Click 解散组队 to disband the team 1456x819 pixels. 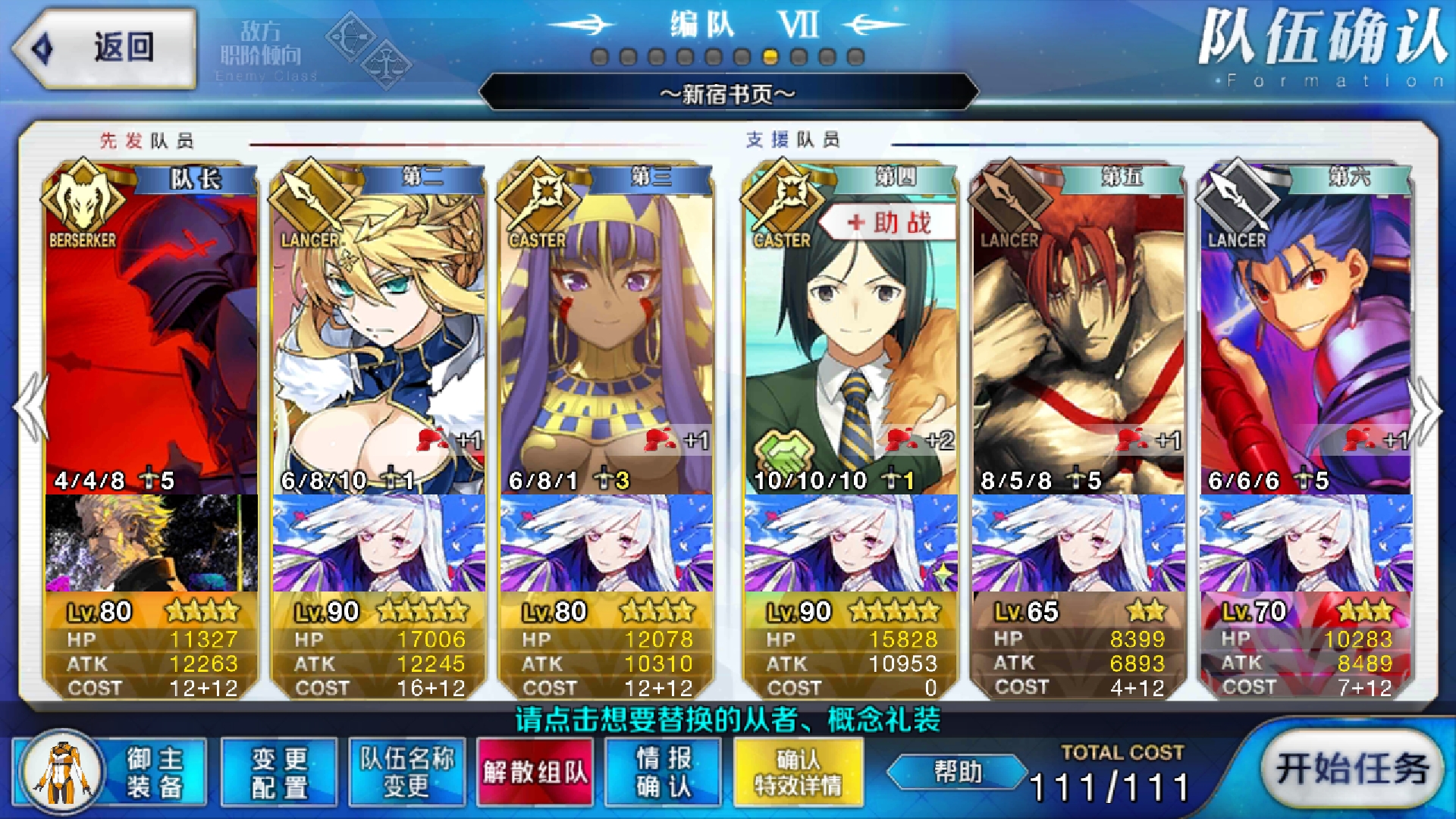click(535, 770)
